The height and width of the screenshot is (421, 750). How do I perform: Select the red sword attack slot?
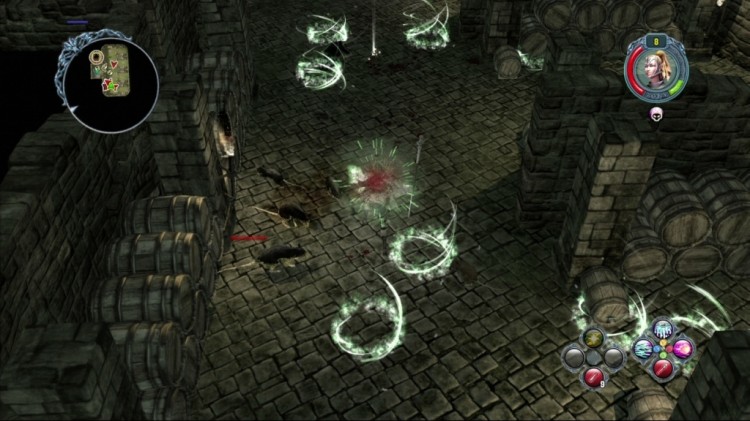pos(663,367)
